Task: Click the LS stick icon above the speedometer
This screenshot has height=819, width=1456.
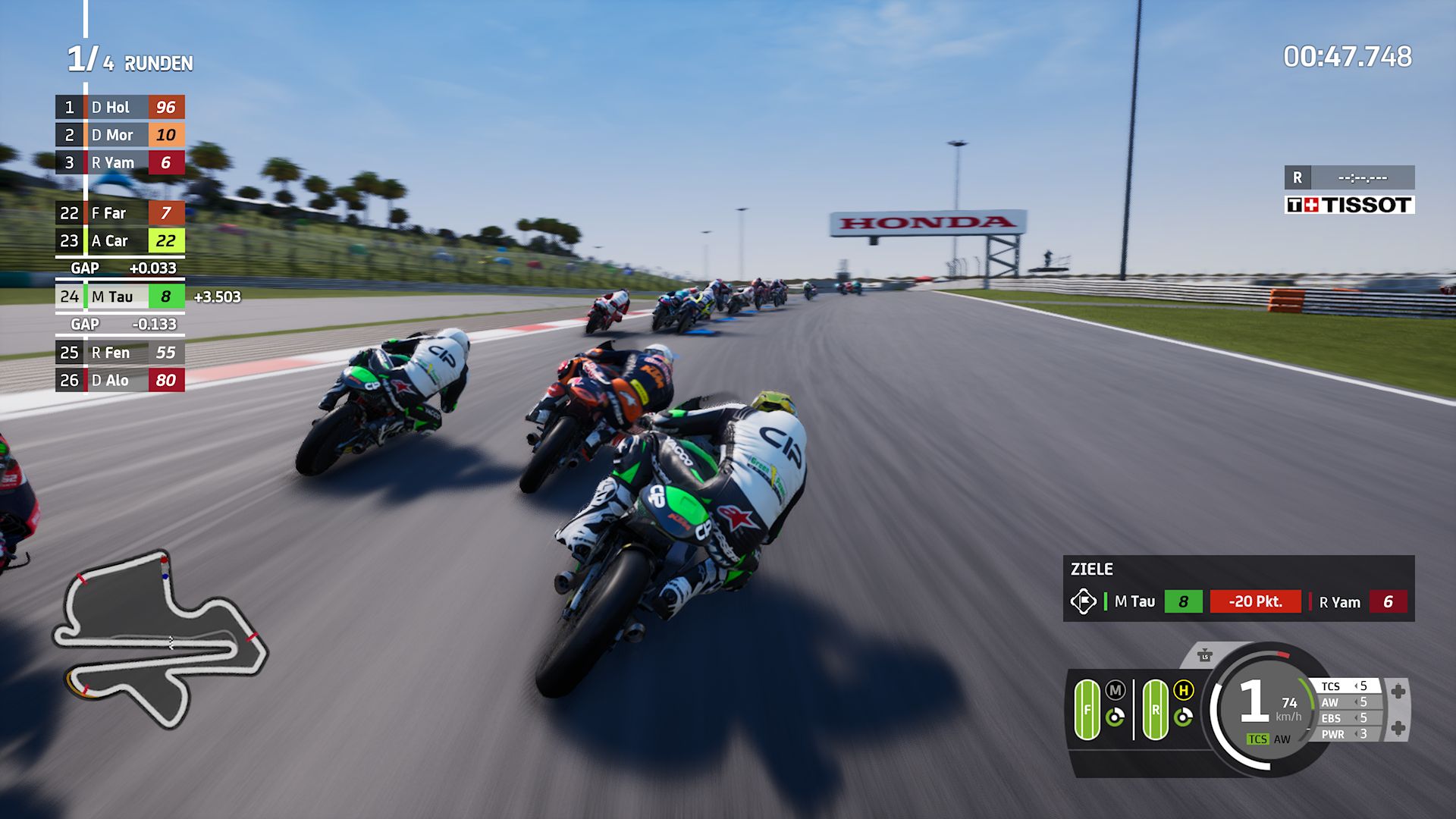Action: pos(1205,657)
